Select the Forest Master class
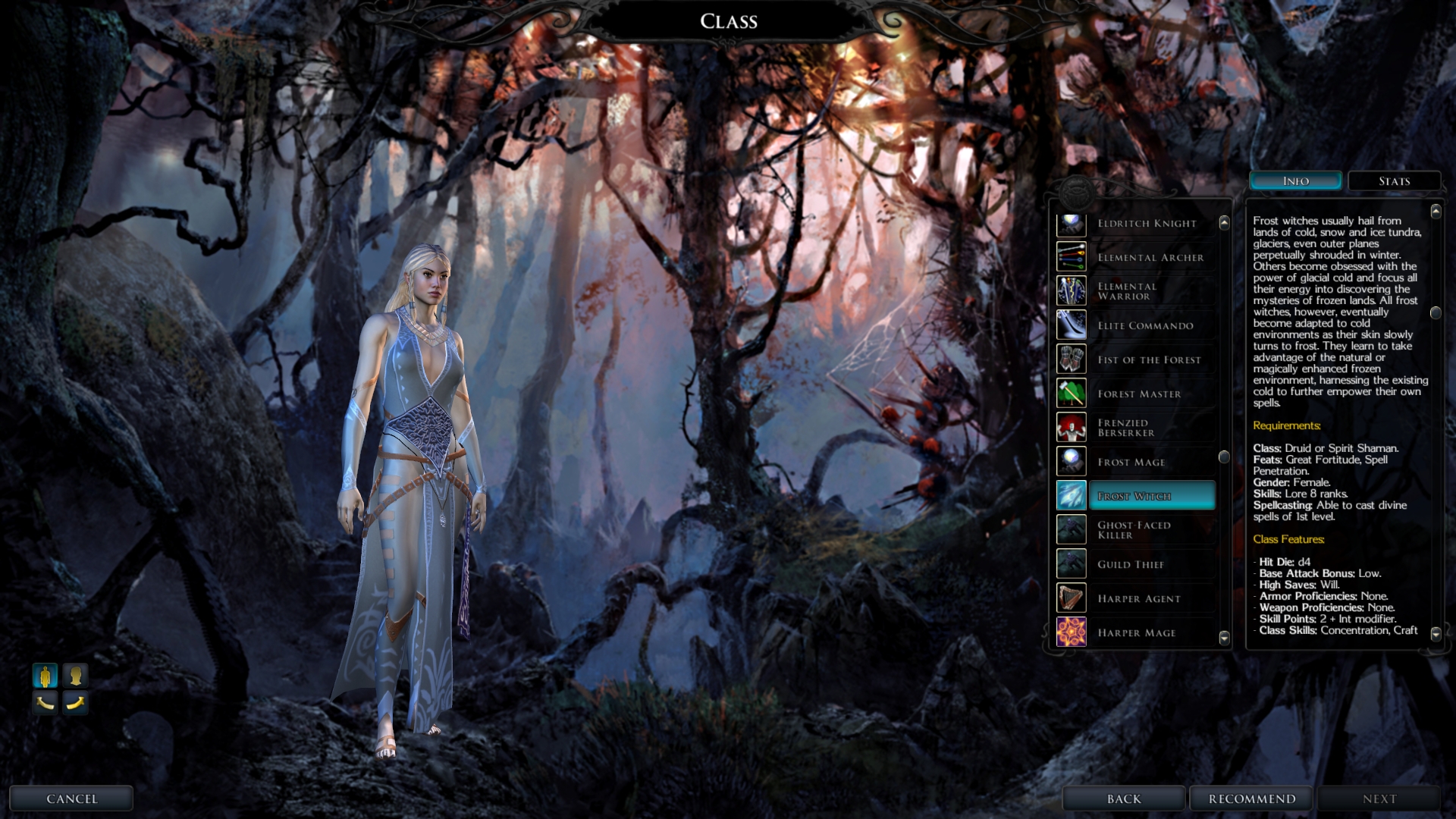Screen dimensions: 1456x819 pyautogui.click(x=1139, y=394)
